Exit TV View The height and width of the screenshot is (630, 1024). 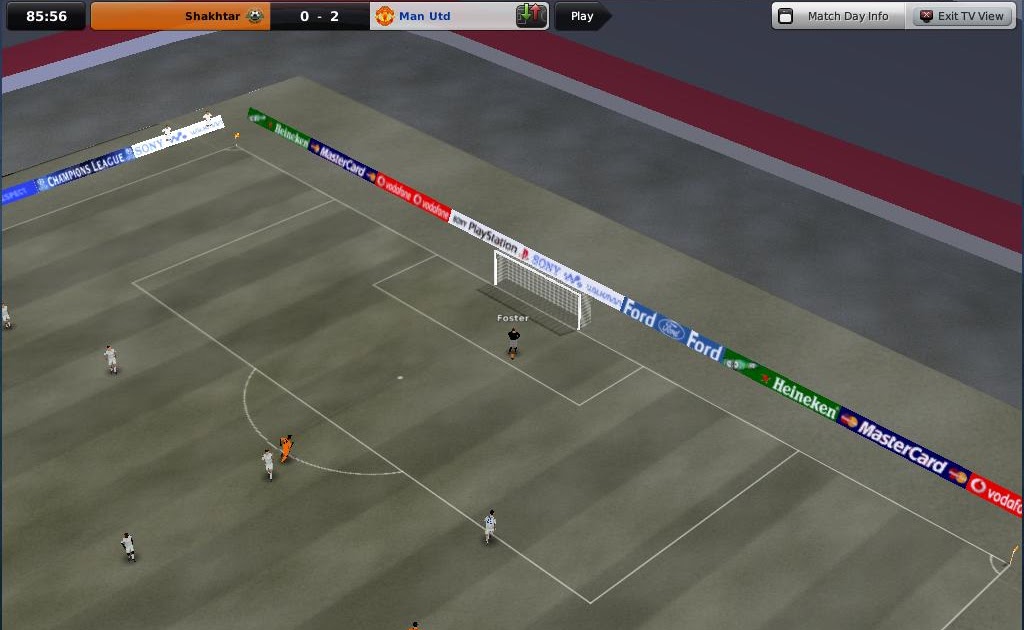click(x=961, y=16)
